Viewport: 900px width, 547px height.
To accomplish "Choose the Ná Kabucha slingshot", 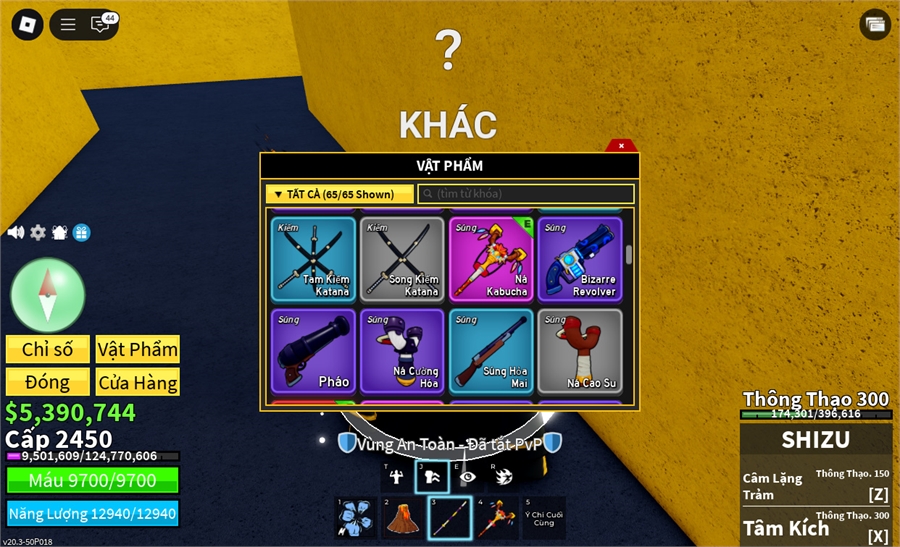I will (491, 259).
